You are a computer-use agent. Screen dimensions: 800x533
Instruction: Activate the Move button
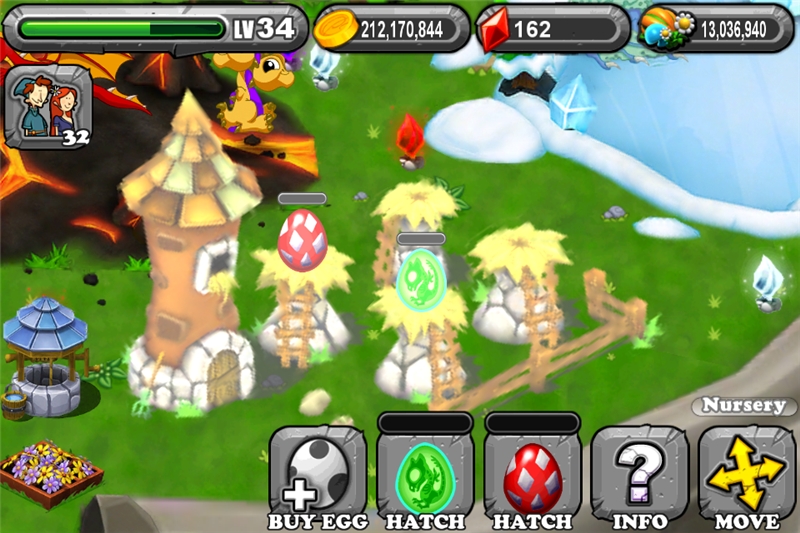point(746,473)
